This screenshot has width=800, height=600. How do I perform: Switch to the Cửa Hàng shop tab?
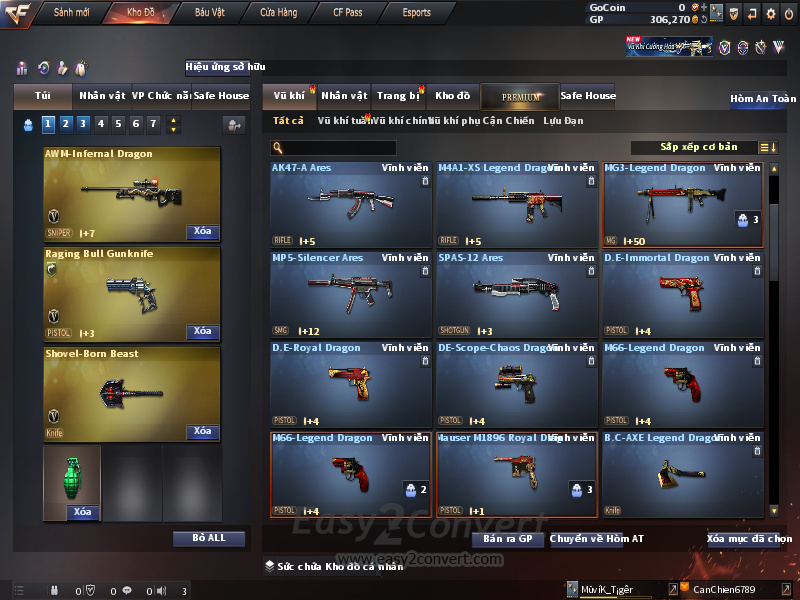[278, 13]
